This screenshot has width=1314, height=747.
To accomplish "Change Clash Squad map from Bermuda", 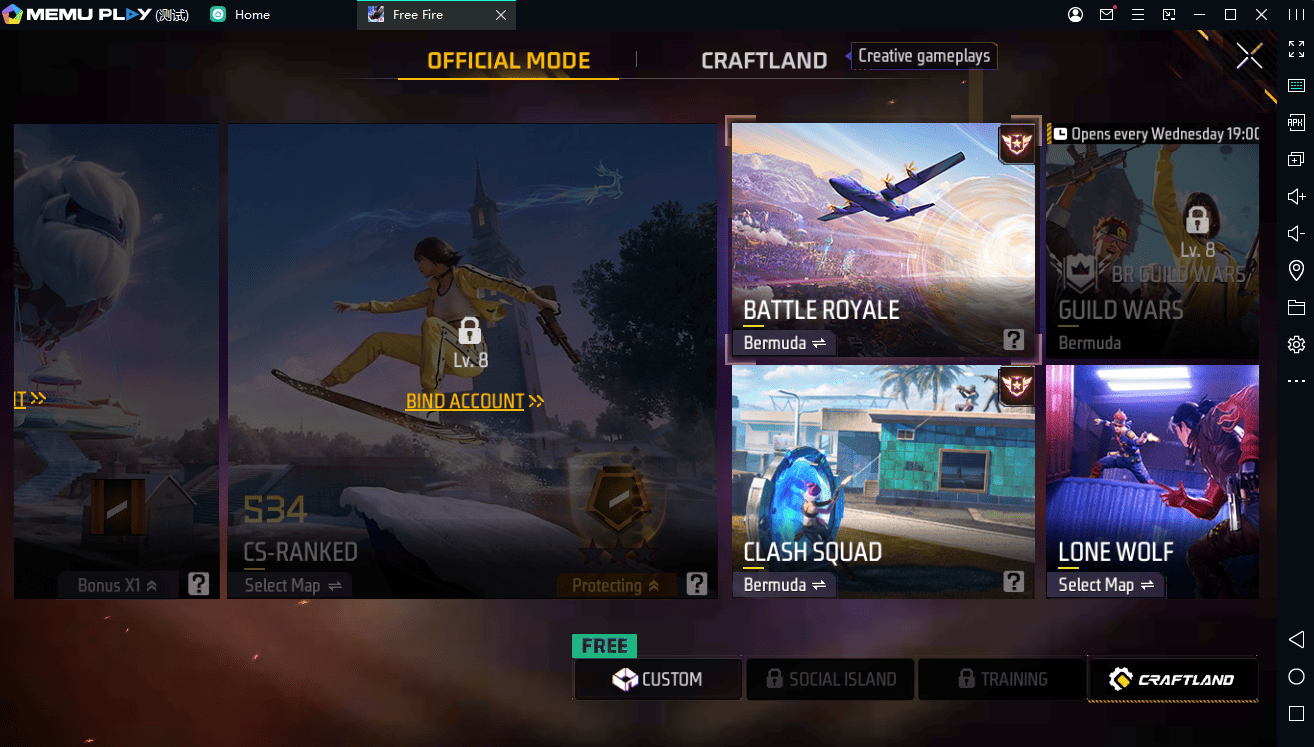I will tap(784, 585).
